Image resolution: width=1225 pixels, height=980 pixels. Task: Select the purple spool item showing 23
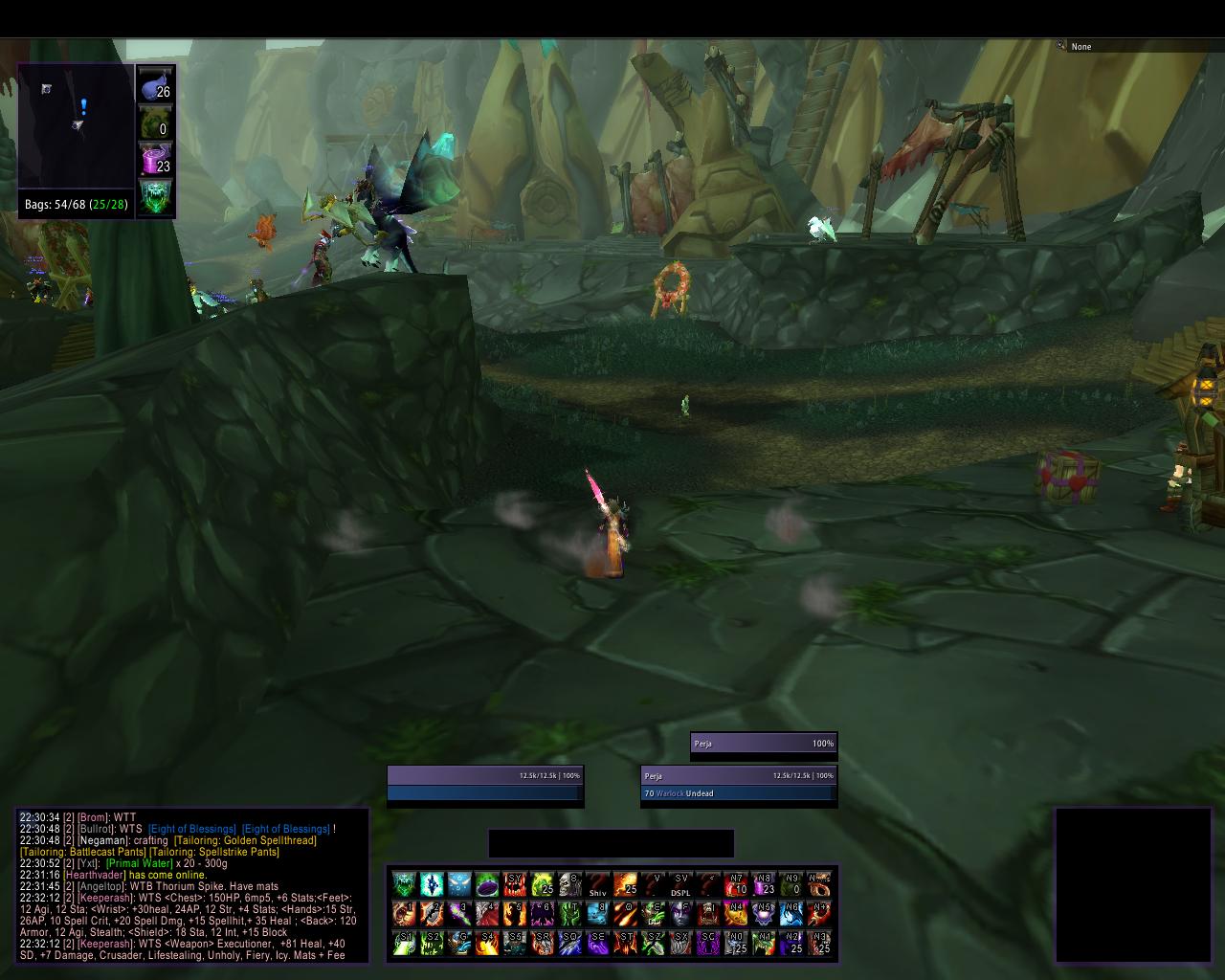(x=155, y=159)
